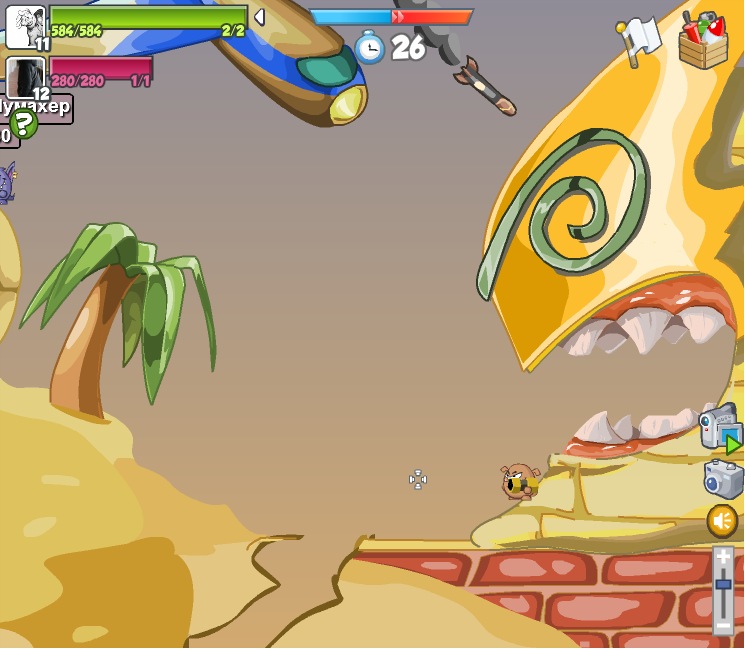Select the level 12 player avatar
745x650 pixels.
pyautogui.click(x=26, y=77)
